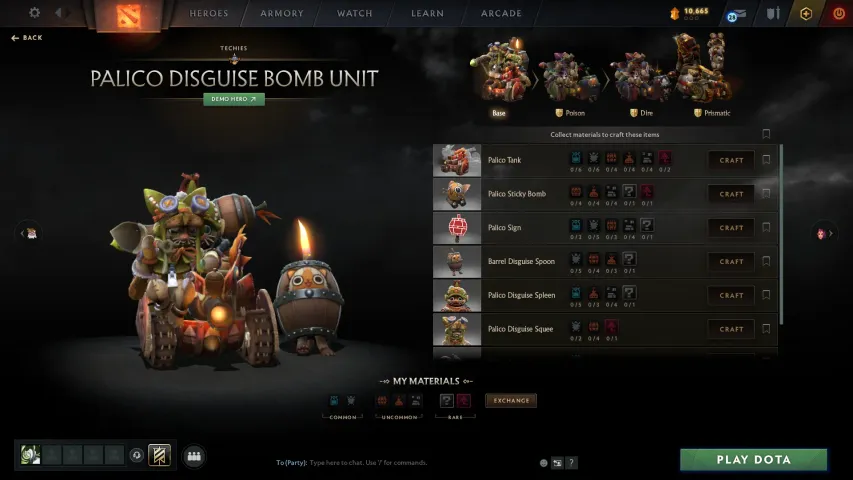Switch to the Heroes tab
This screenshot has height=480, width=853.
(209, 14)
